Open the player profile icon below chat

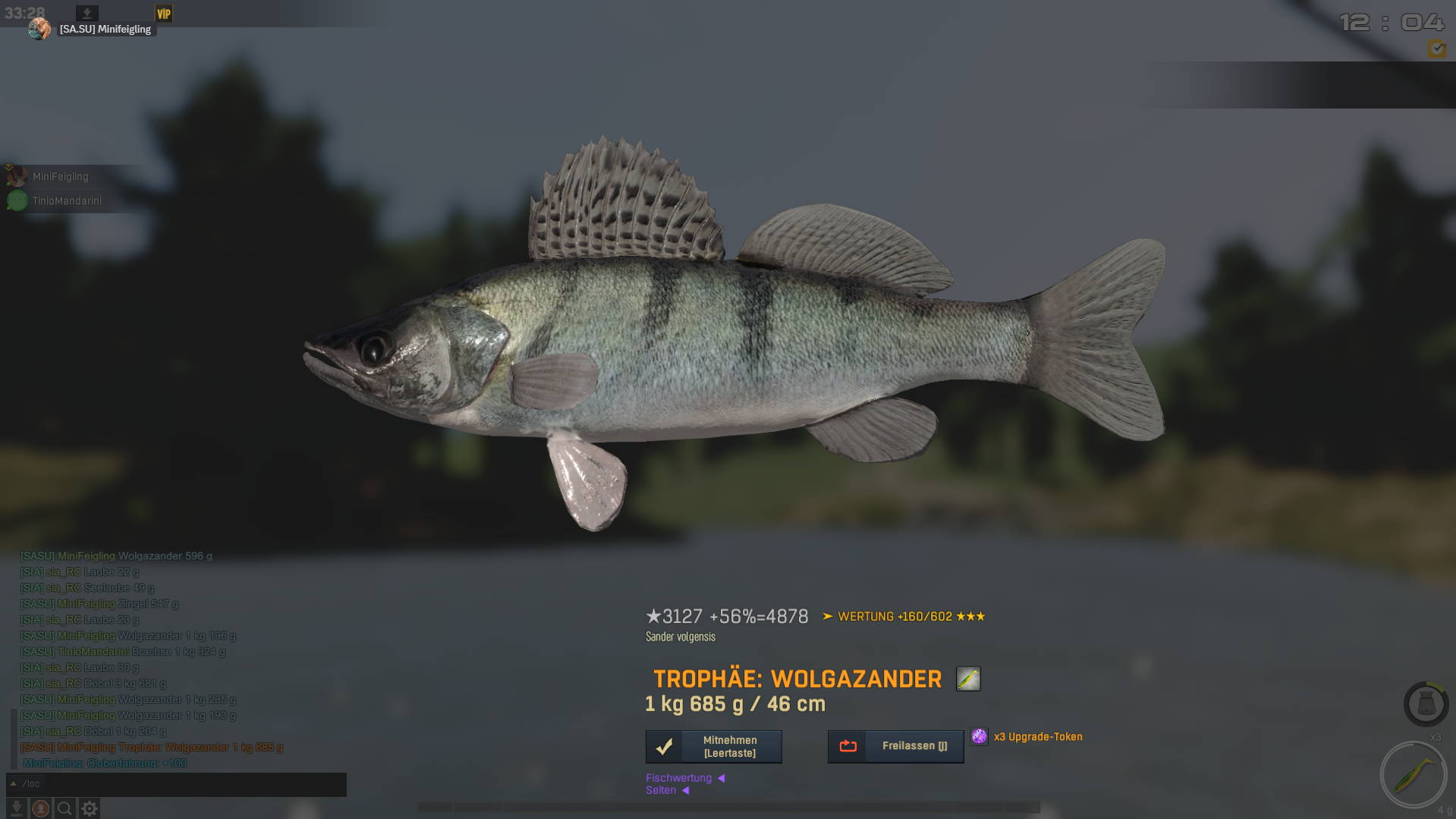41,808
